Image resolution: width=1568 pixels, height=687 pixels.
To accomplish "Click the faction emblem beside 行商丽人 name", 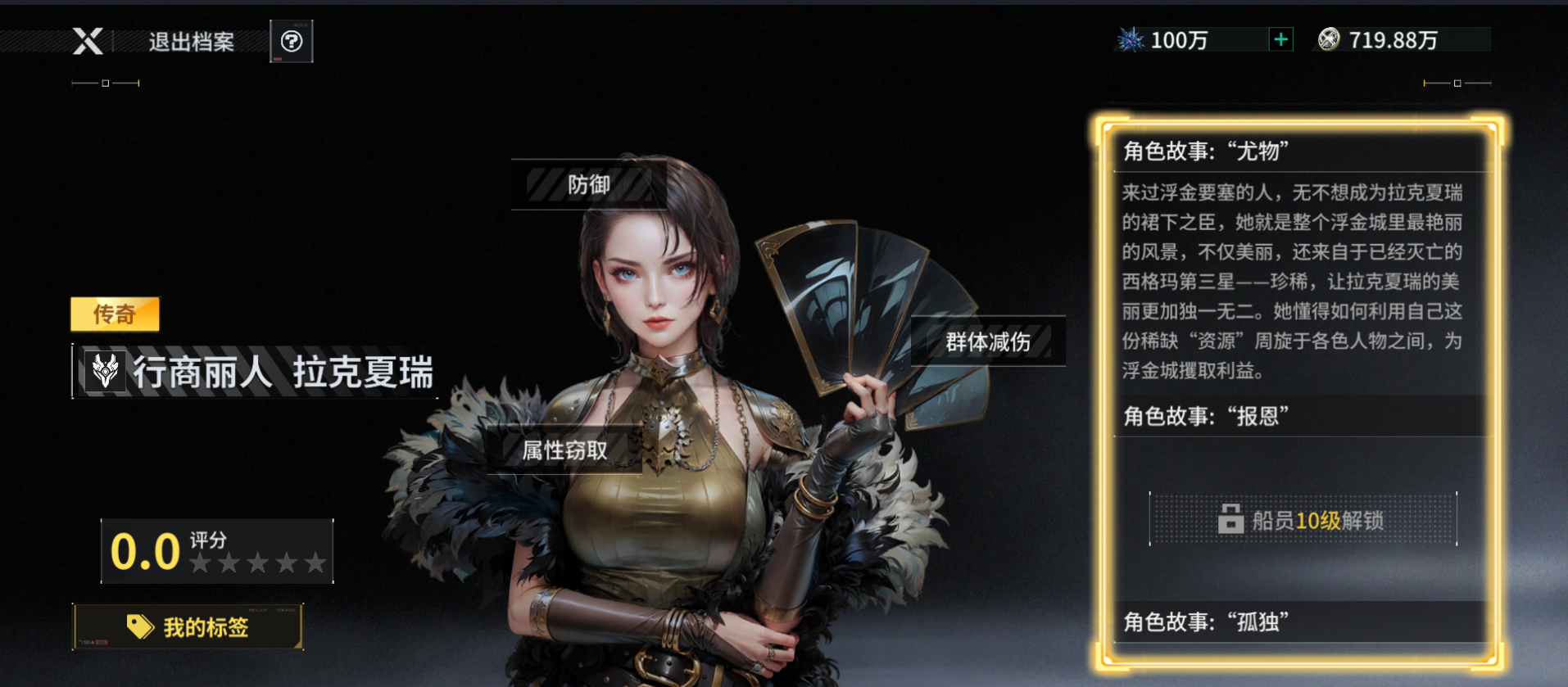I will tap(104, 373).
